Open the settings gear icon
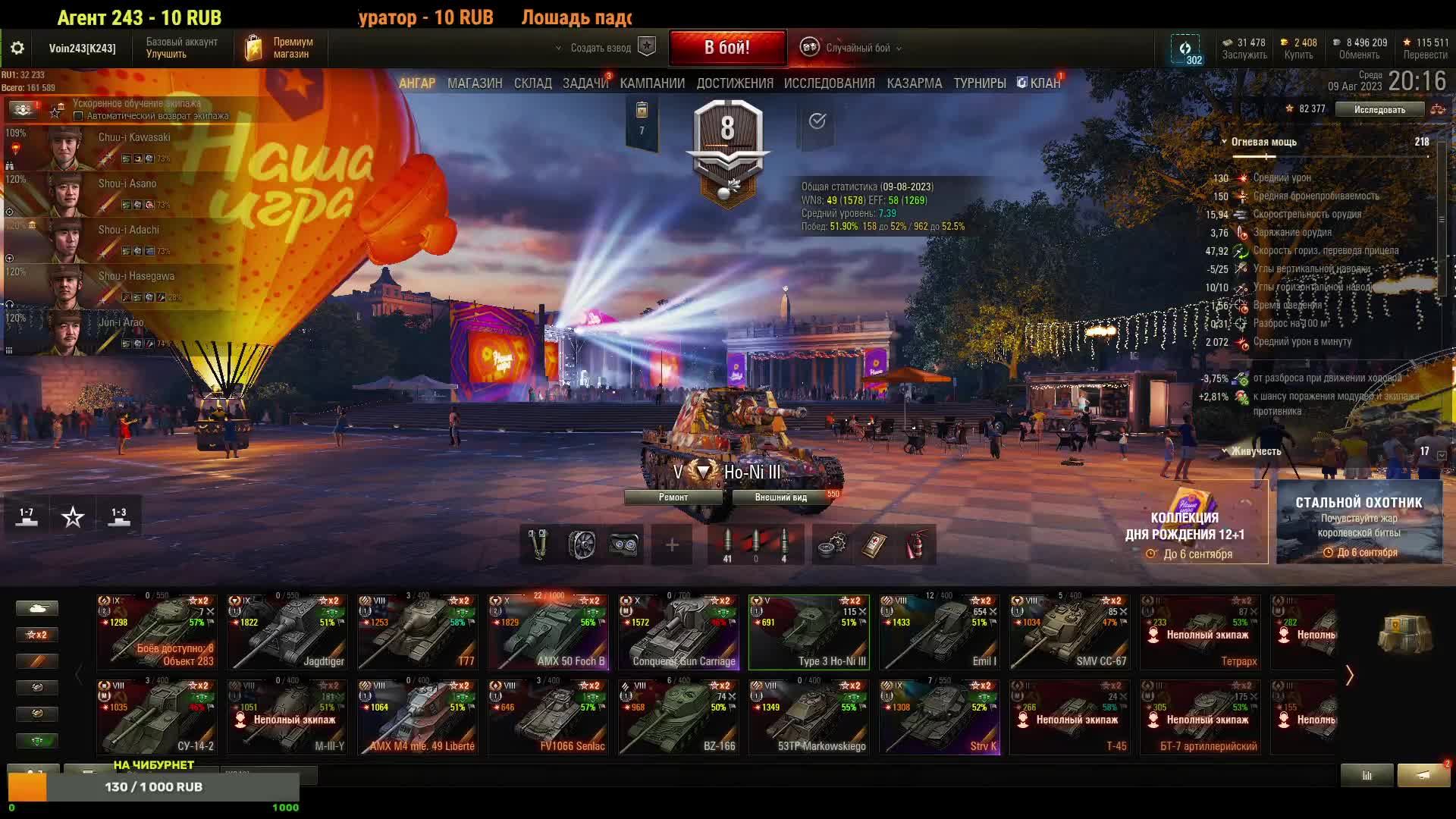The image size is (1456, 819). [x=17, y=49]
